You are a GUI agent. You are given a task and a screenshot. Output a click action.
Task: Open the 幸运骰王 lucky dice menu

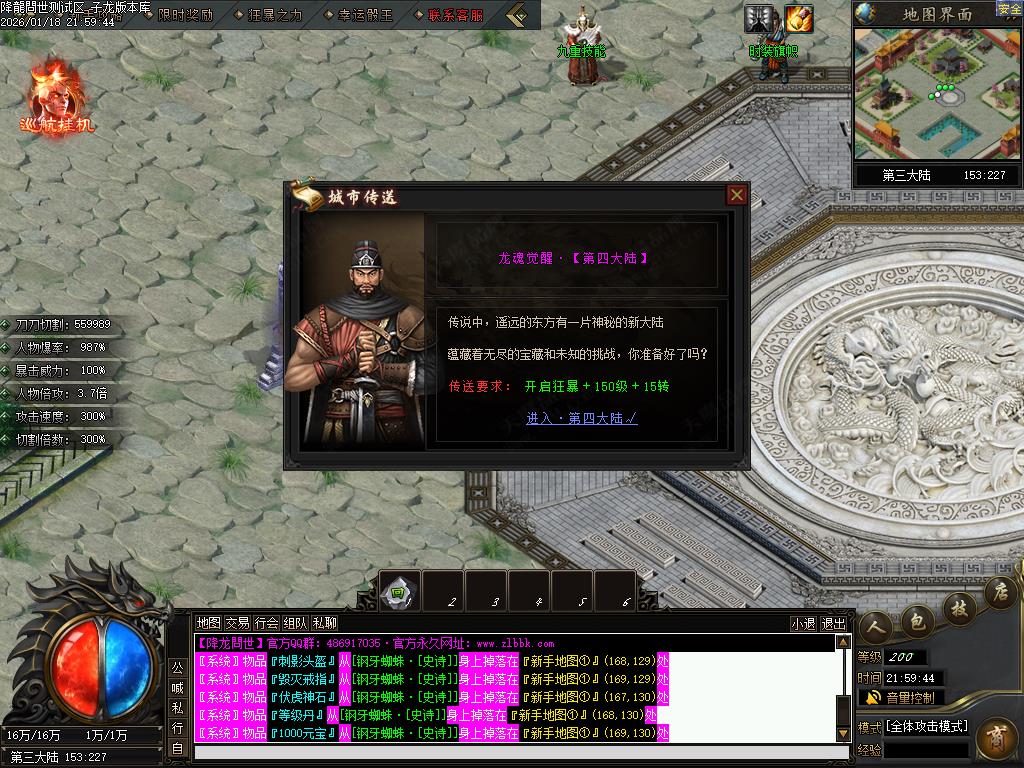(365, 15)
